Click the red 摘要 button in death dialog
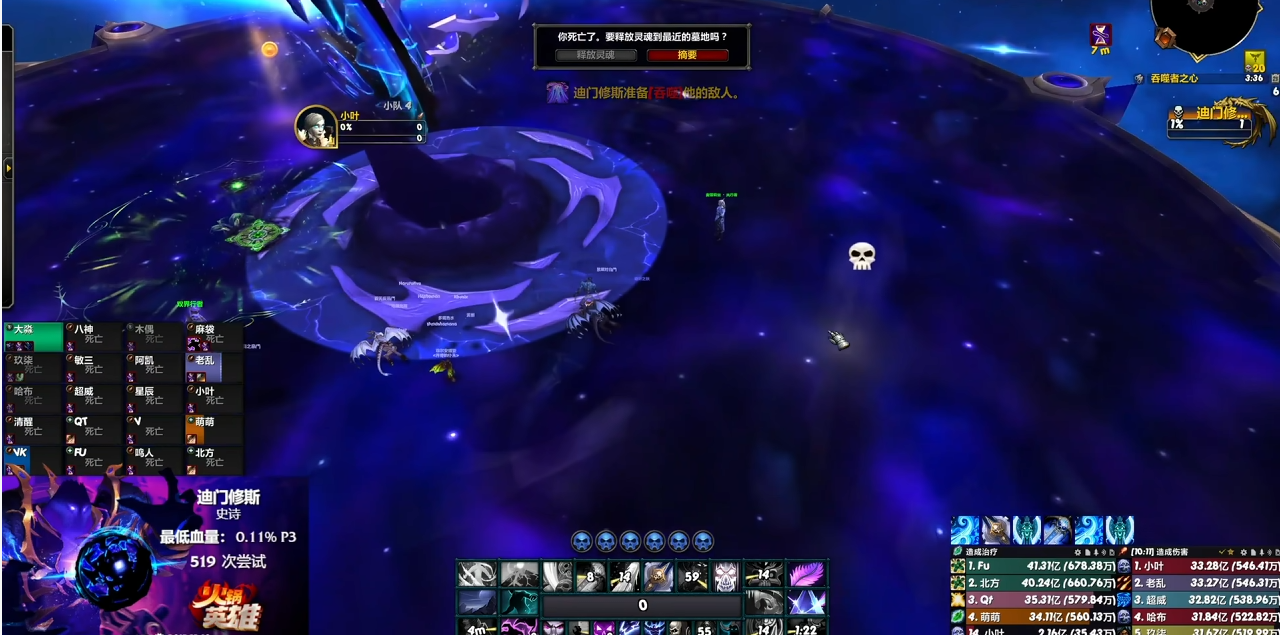 pyautogui.click(x=687, y=56)
